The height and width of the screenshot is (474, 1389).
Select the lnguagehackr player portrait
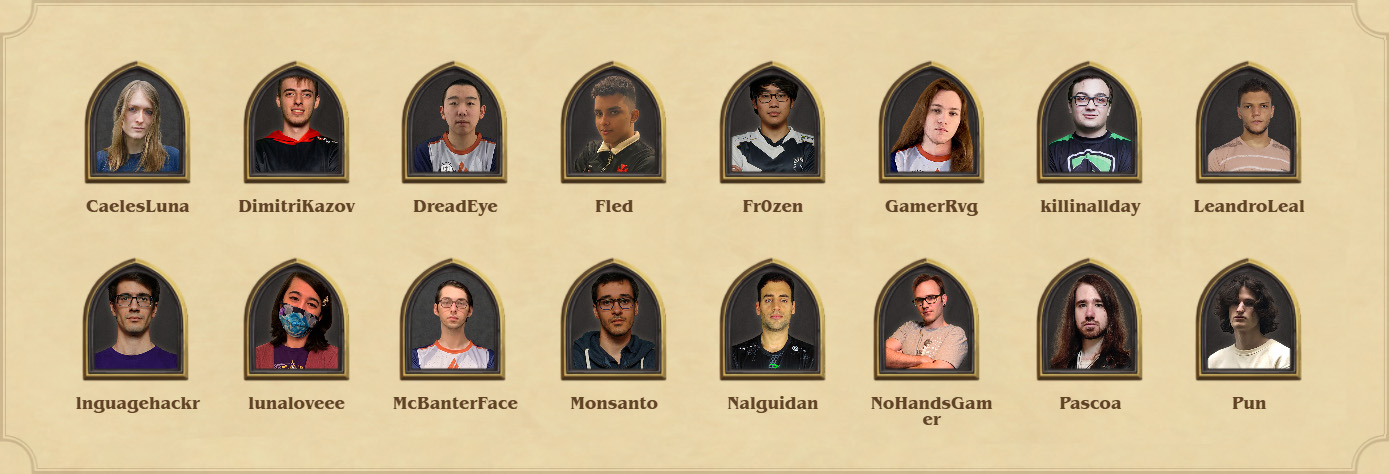coord(137,320)
